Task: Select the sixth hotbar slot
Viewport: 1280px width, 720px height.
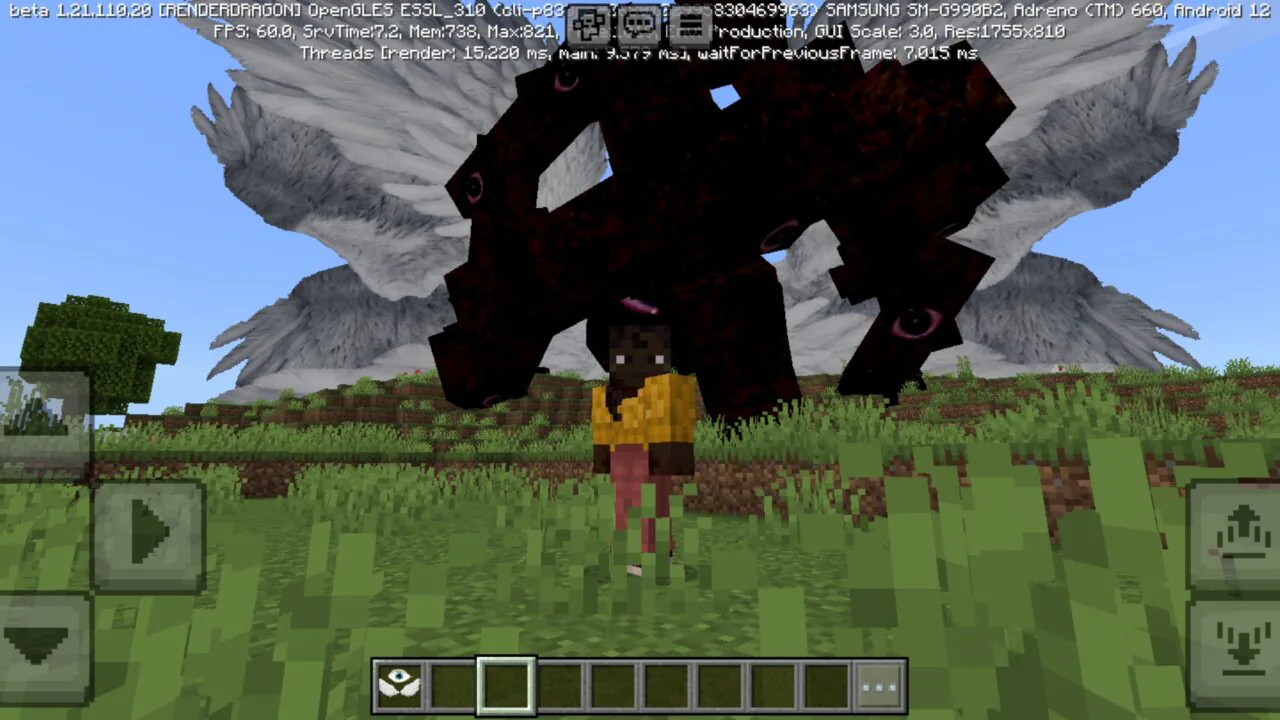Action: coord(666,686)
